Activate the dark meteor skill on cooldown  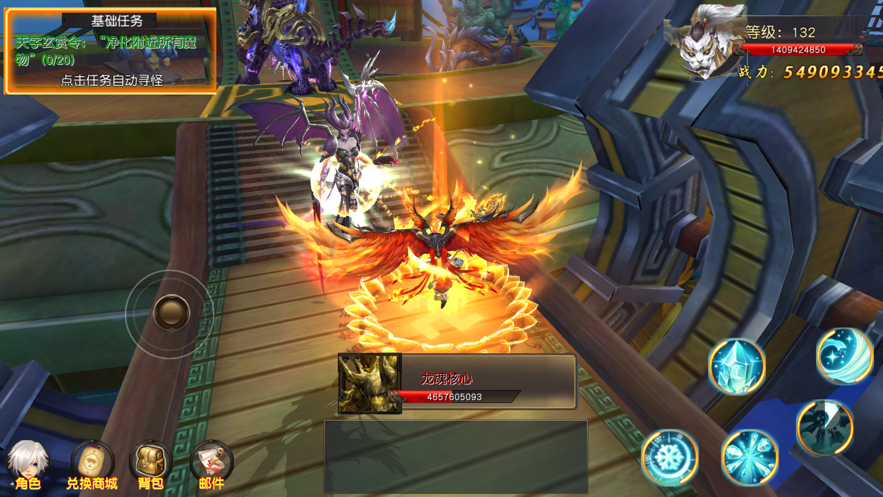pos(825,426)
